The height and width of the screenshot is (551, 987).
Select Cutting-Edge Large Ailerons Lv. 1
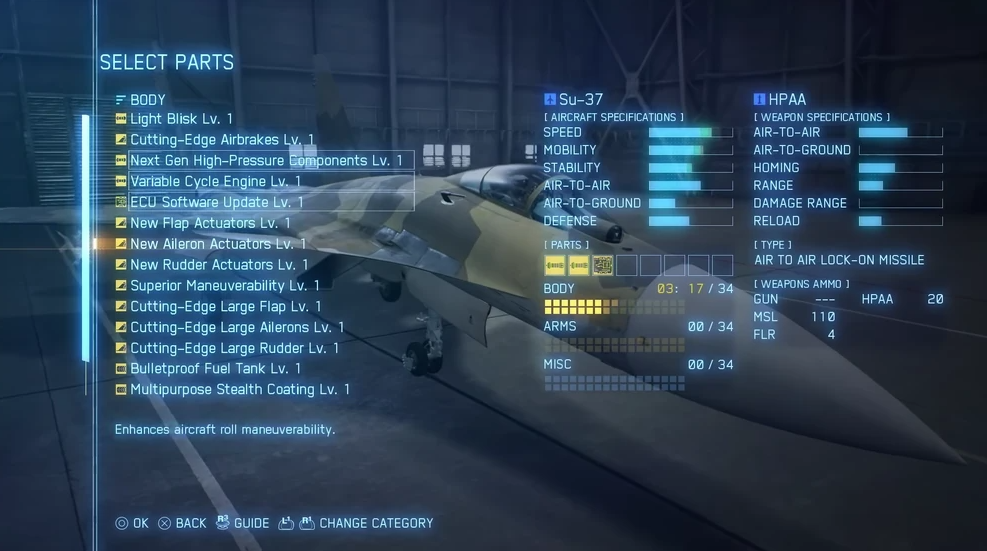coord(237,327)
